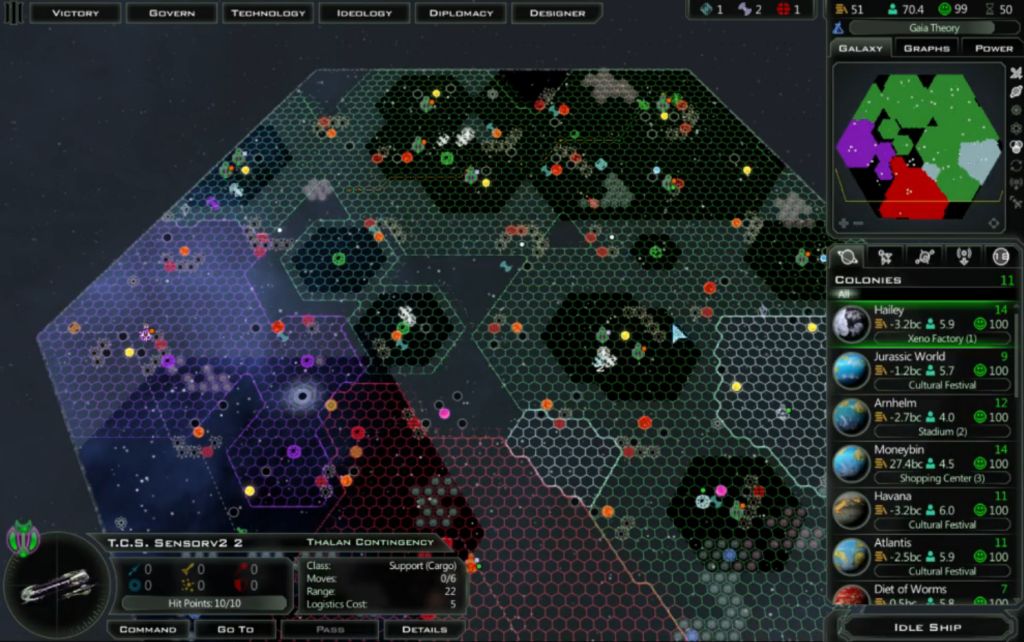Screen dimensions: 1024x642
Task: Select the Jurassic World colony
Action: tap(922, 370)
